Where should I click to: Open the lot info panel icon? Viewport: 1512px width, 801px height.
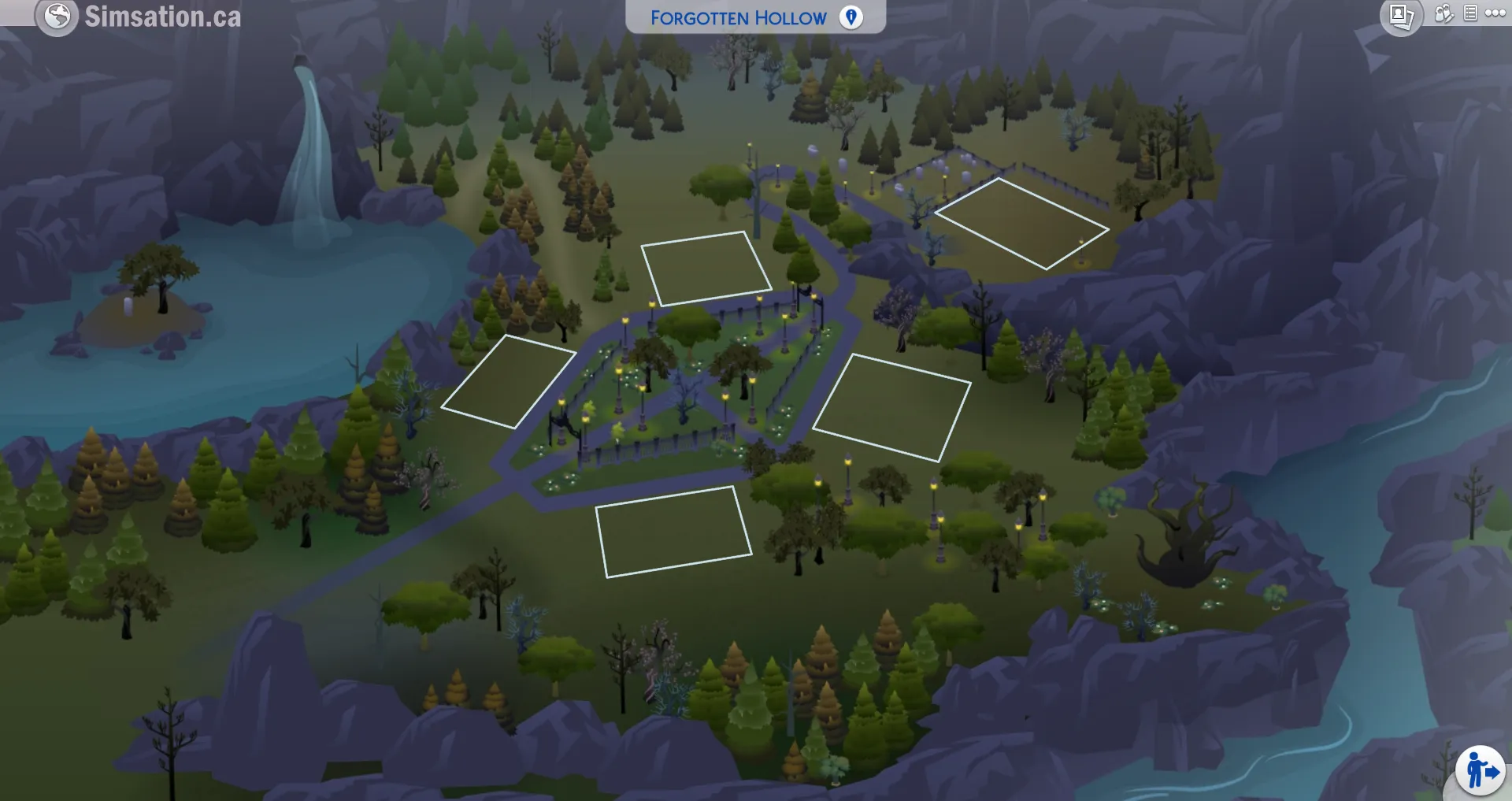point(1469,13)
